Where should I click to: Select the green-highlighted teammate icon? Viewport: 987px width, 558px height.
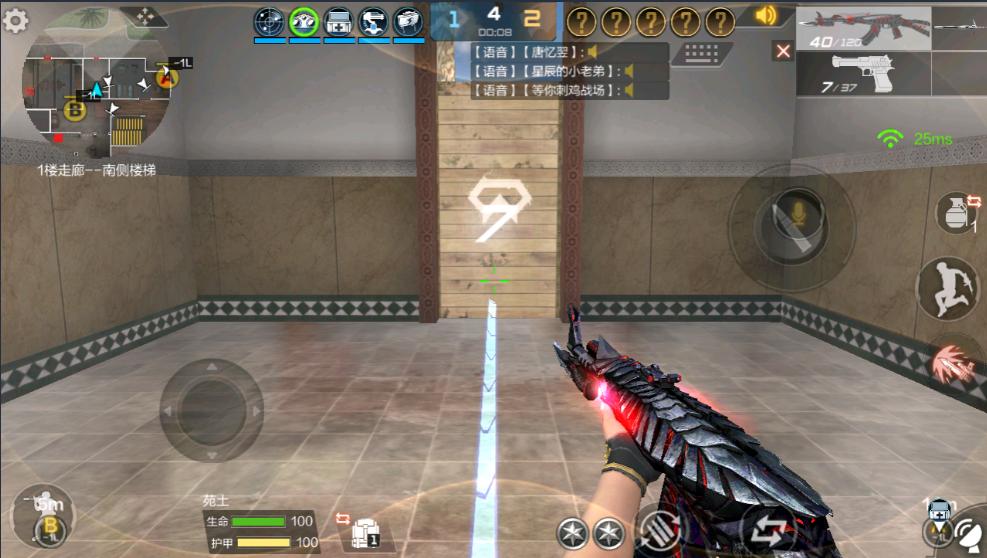coord(304,21)
